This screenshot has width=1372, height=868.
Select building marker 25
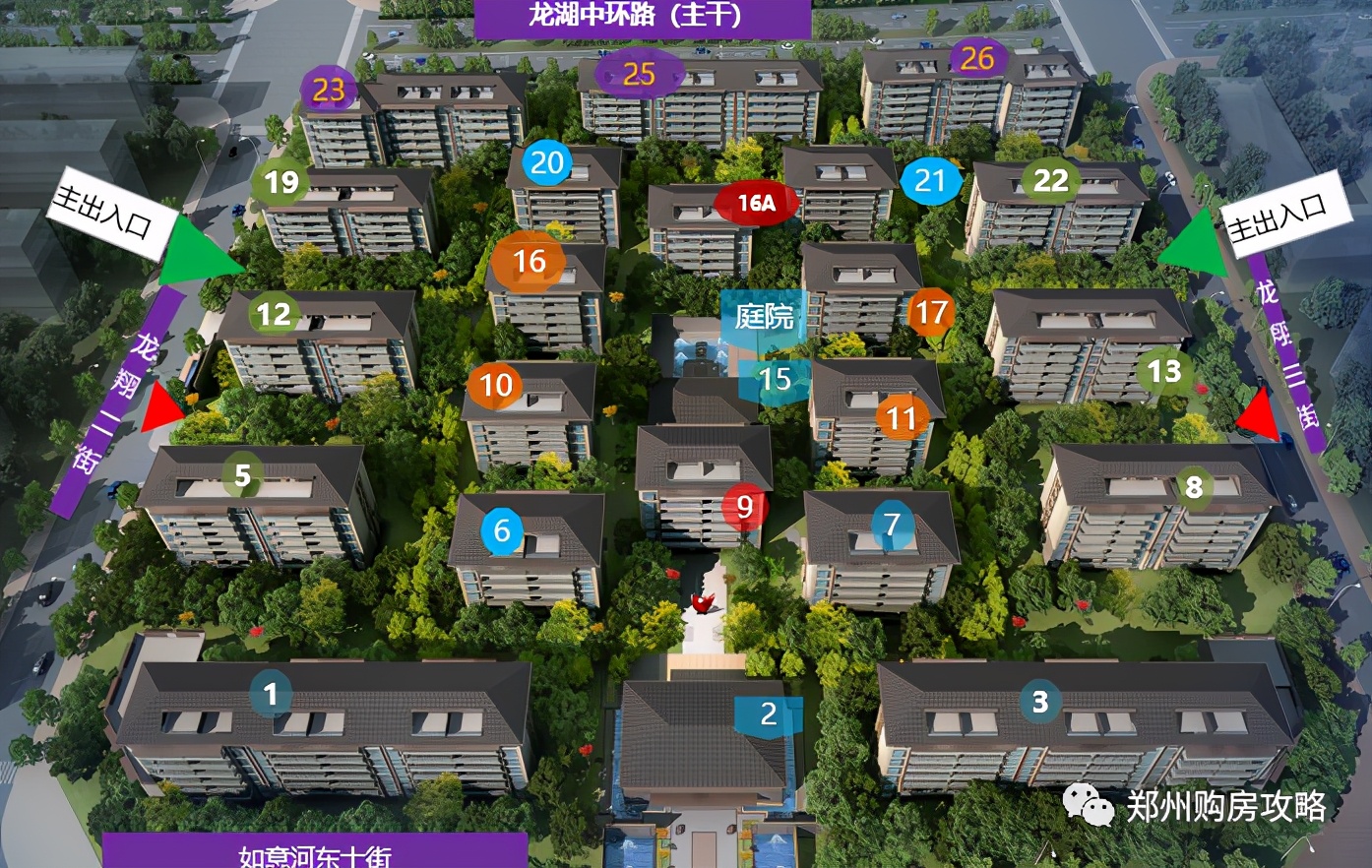(639, 74)
